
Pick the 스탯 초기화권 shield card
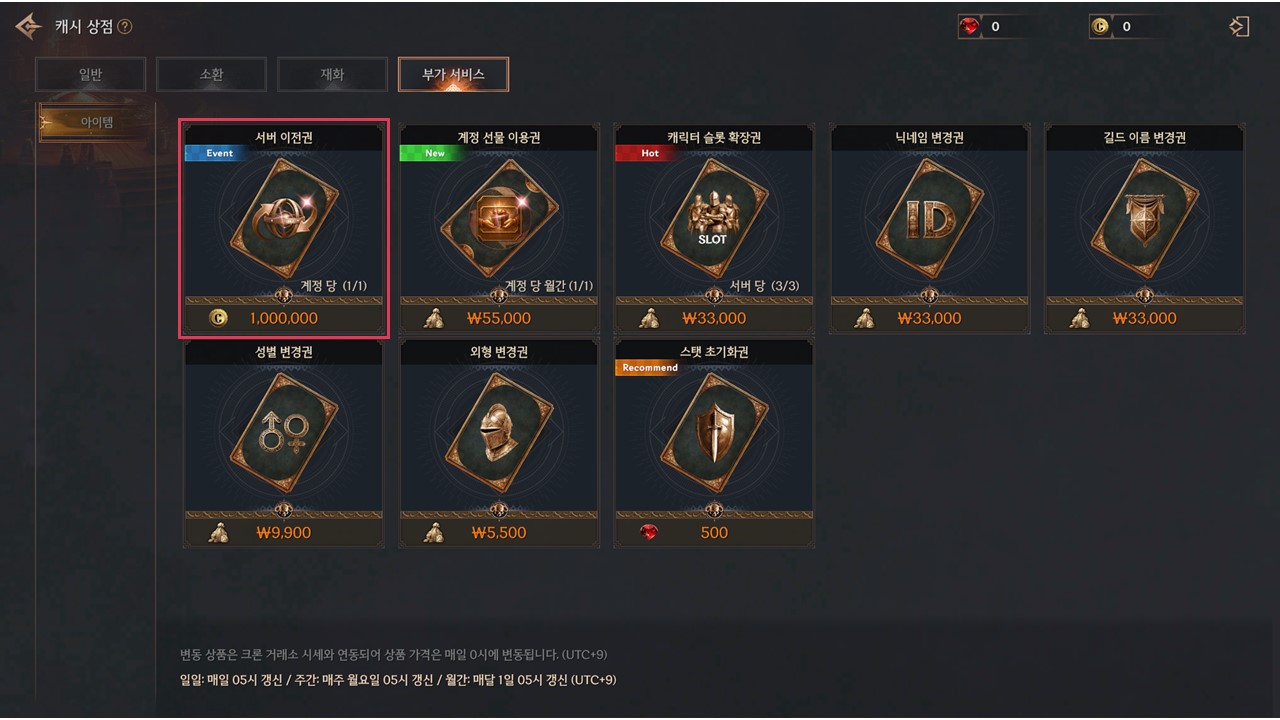714,443
